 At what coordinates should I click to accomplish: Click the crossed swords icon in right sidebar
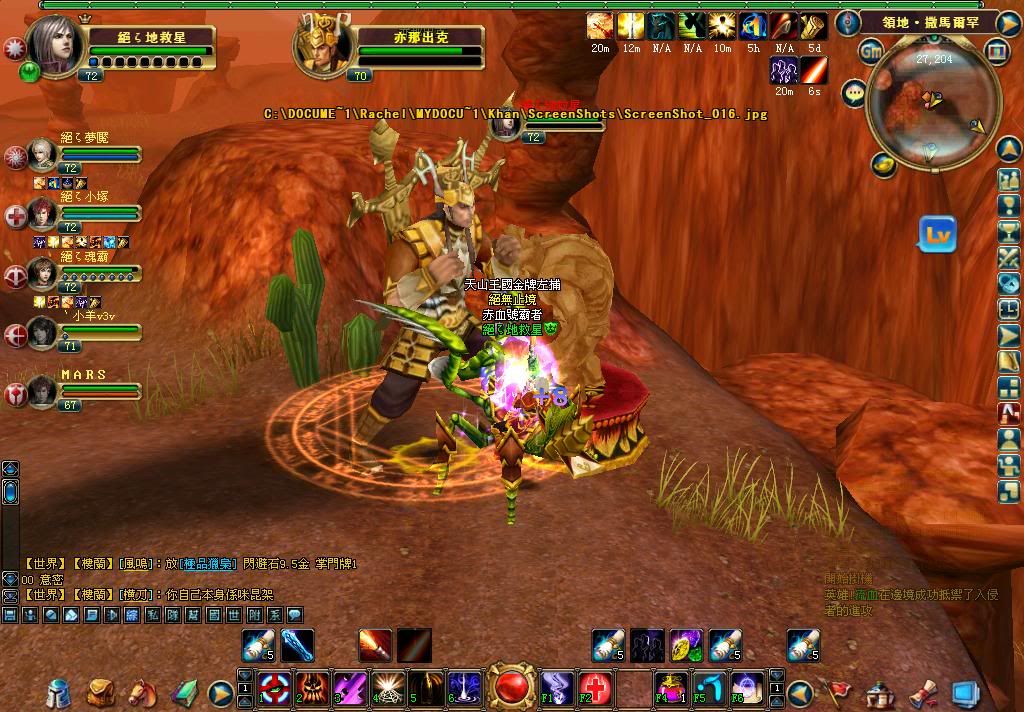1008,257
